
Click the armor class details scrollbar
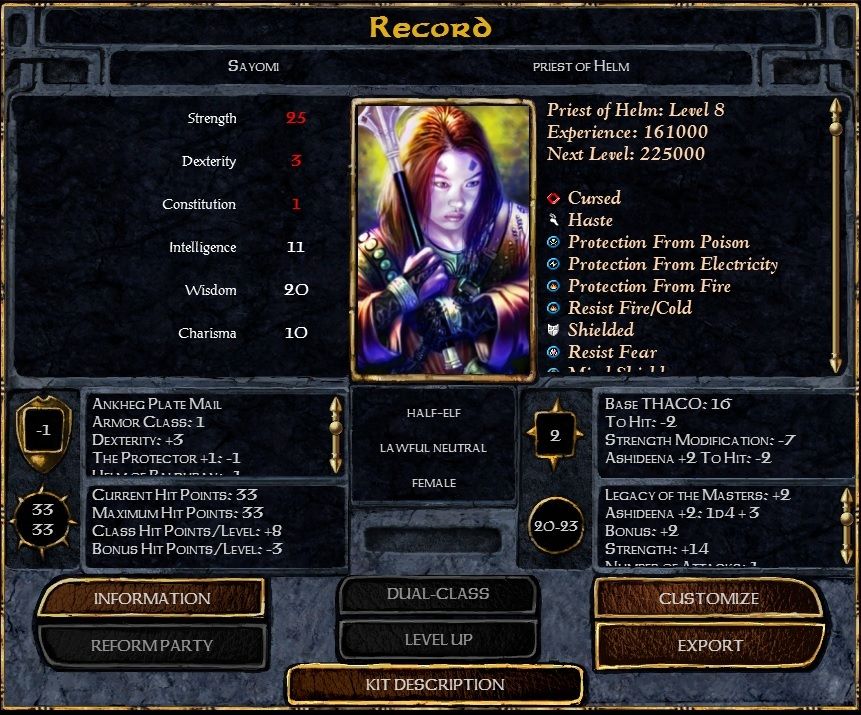[336, 434]
